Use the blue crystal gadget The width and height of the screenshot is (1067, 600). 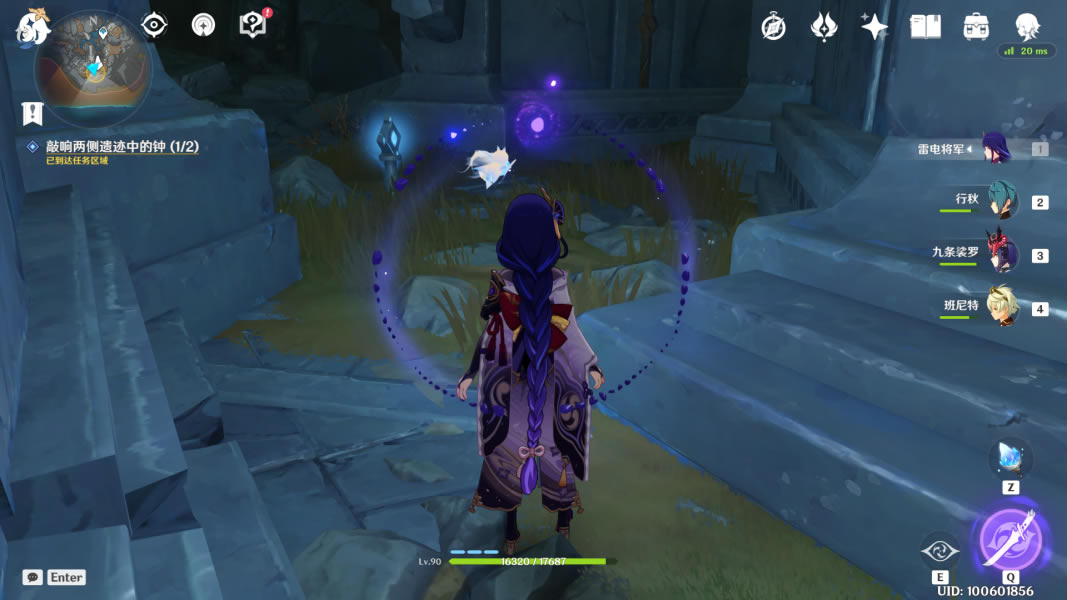(x=1010, y=458)
